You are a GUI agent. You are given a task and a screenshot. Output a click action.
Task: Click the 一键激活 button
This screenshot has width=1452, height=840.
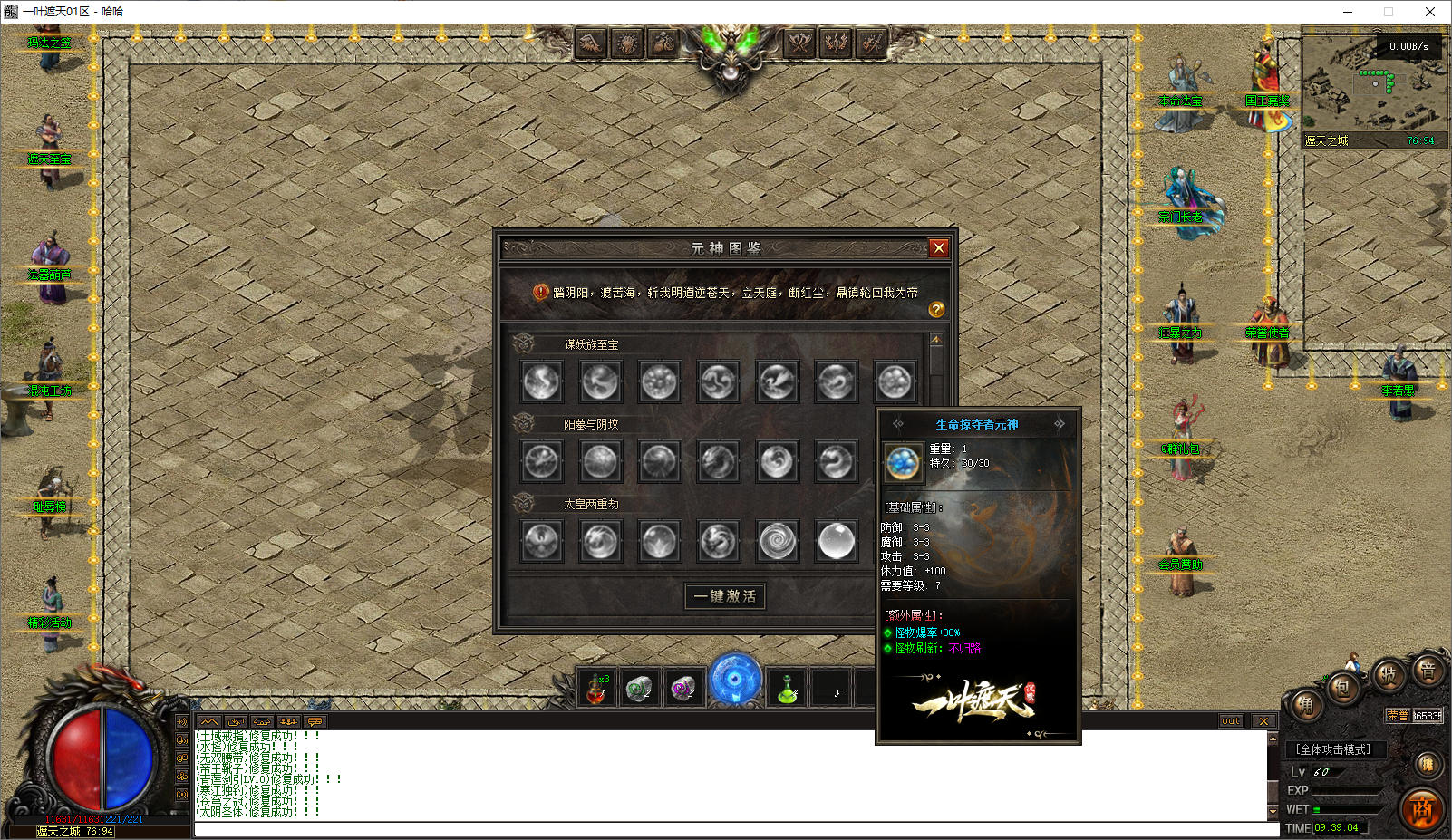point(724,596)
